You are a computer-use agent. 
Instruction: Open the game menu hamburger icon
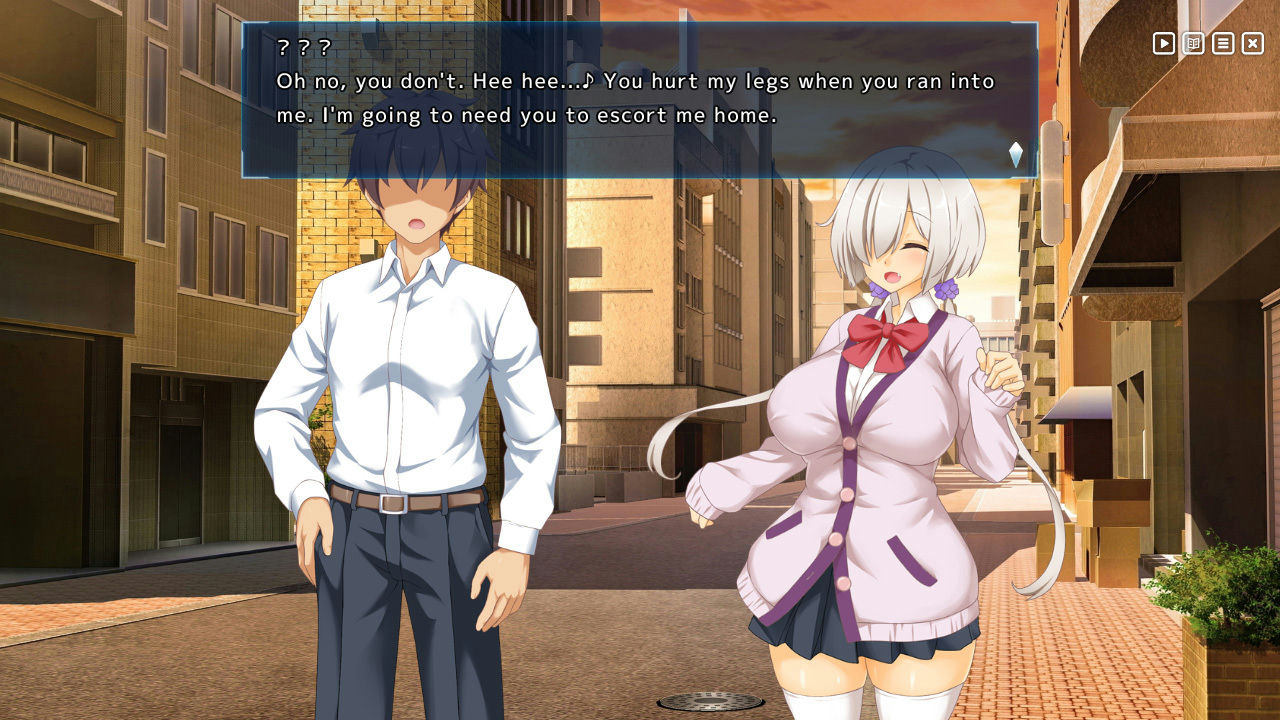1222,44
